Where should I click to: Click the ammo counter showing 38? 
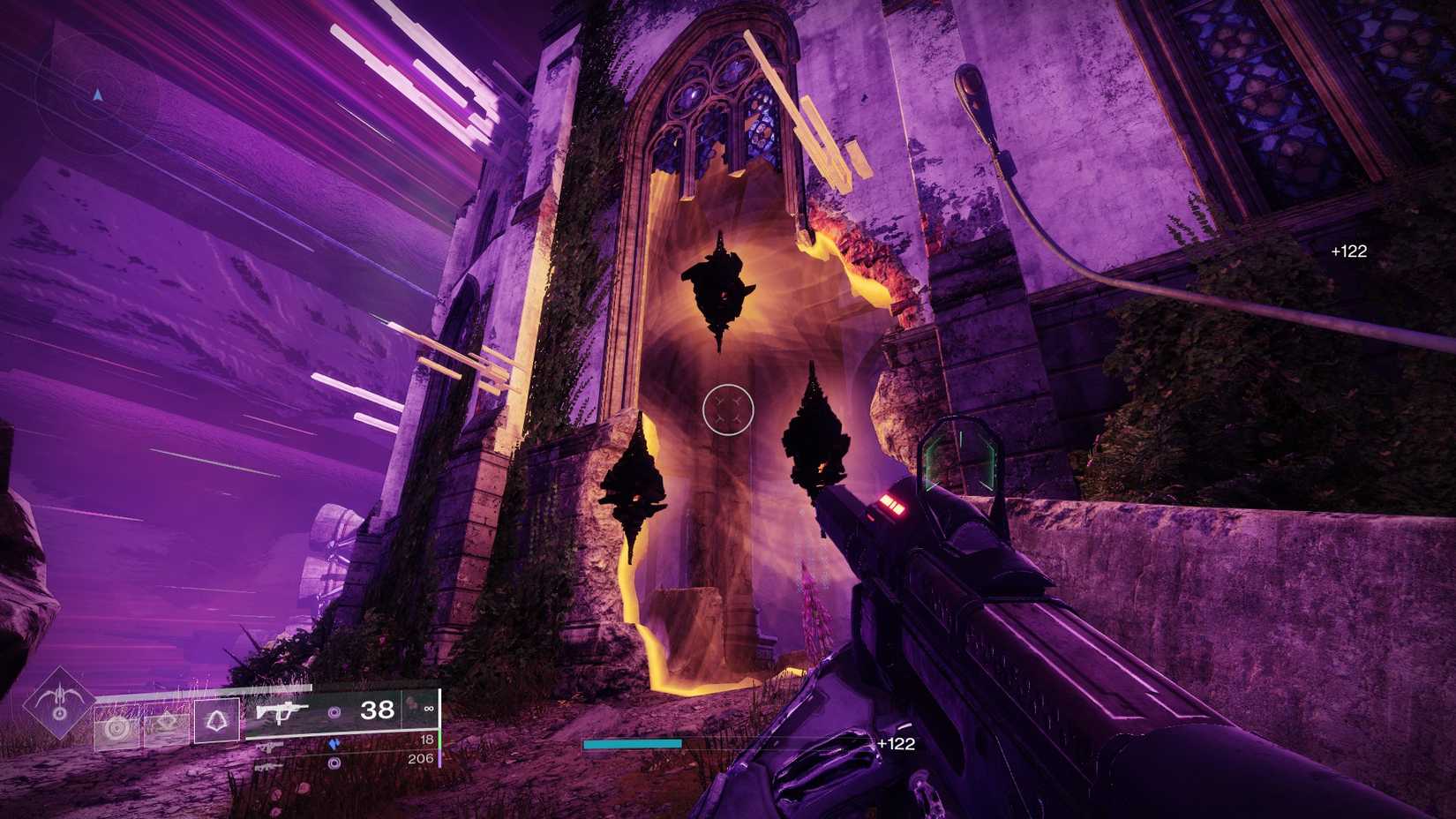[379, 711]
